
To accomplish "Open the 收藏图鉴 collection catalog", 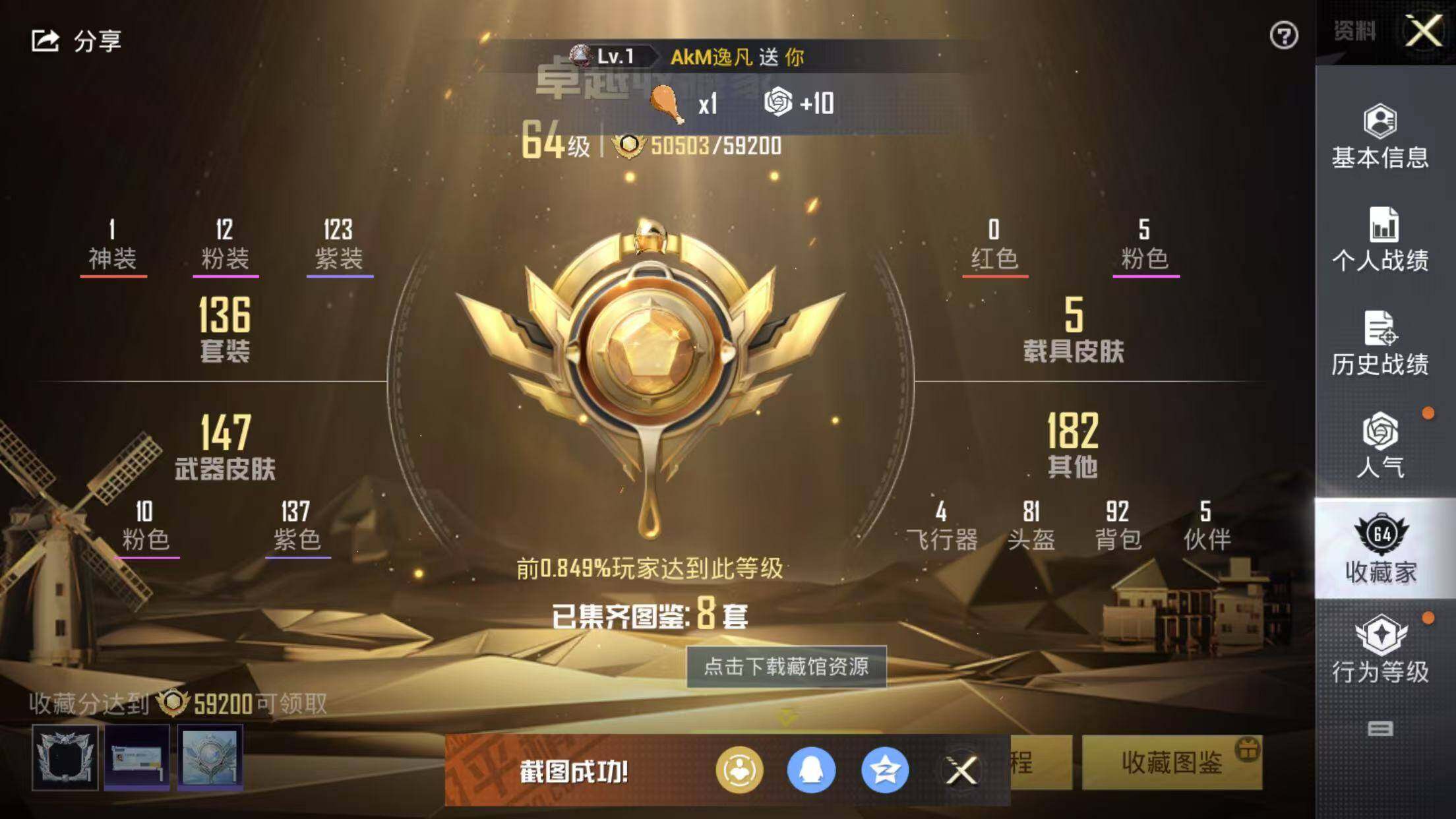I will click(1171, 763).
